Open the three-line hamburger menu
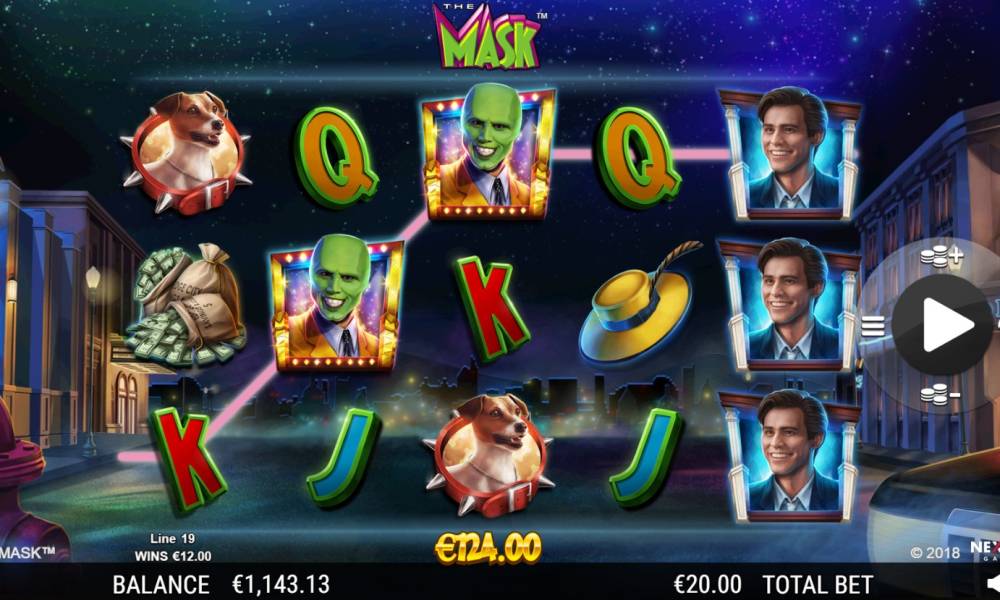Viewport: 1000px width, 600px height. 873,325
